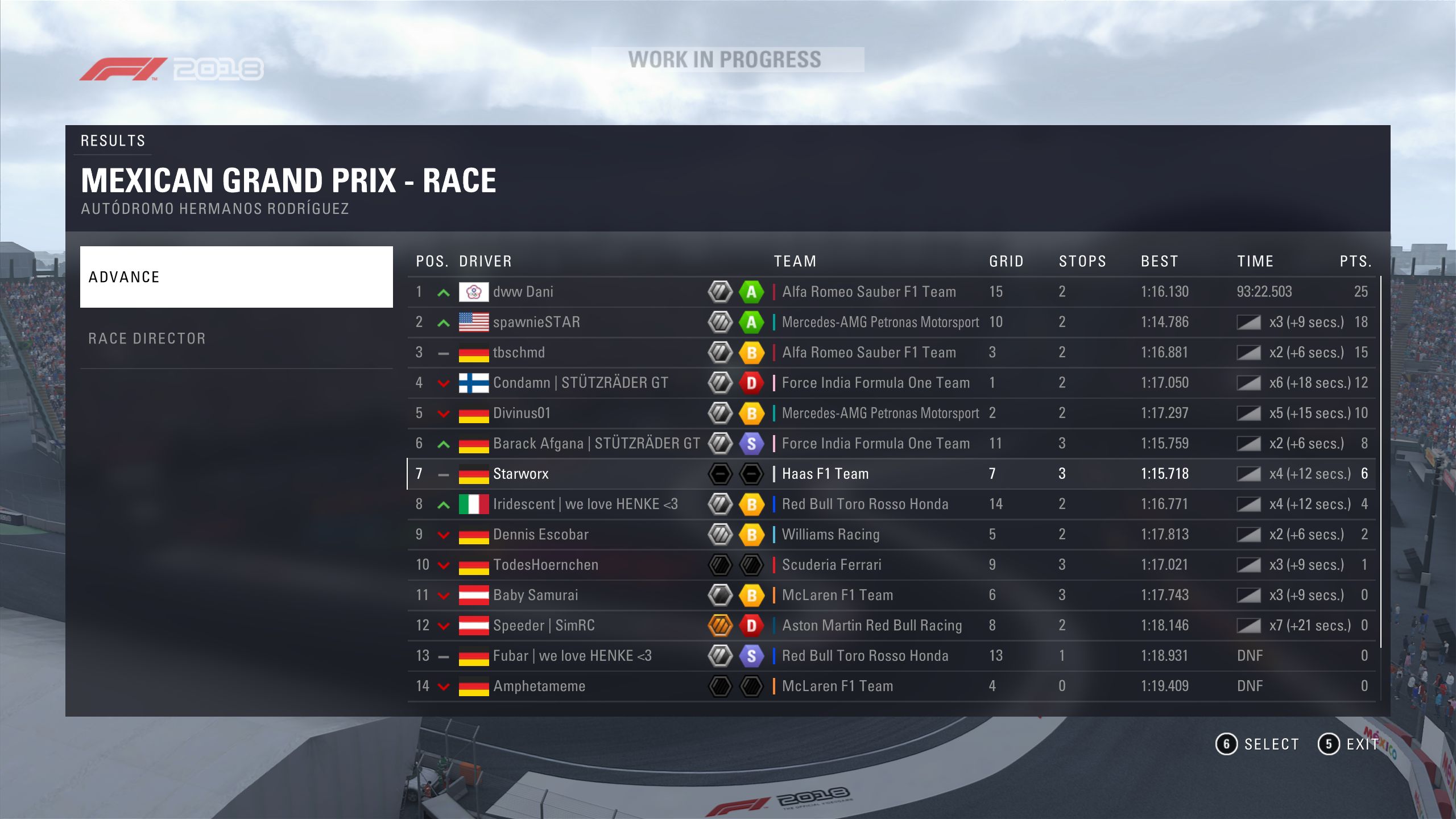This screenshot has width=1456, height=819.
Task: Select the ADVANCE menu option
Action: pyautogui.click(x=236, y=277)
